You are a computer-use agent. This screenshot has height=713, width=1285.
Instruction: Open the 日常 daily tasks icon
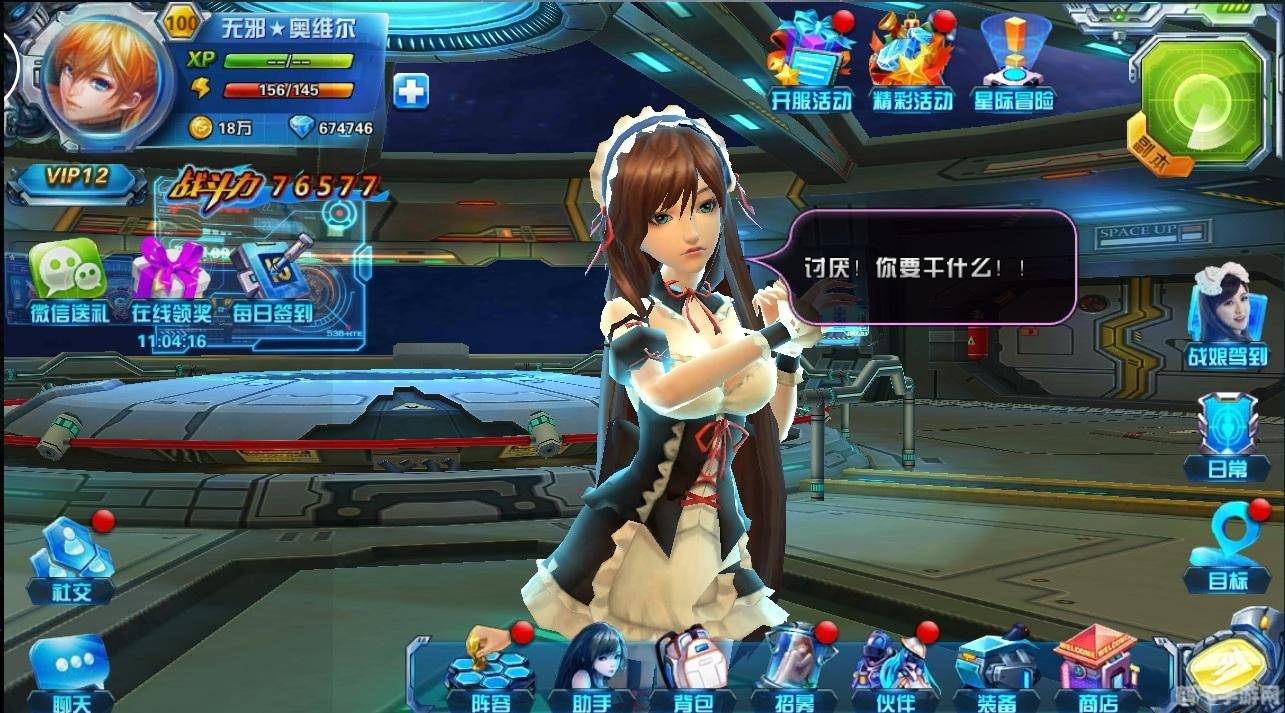click(1226, 437)
